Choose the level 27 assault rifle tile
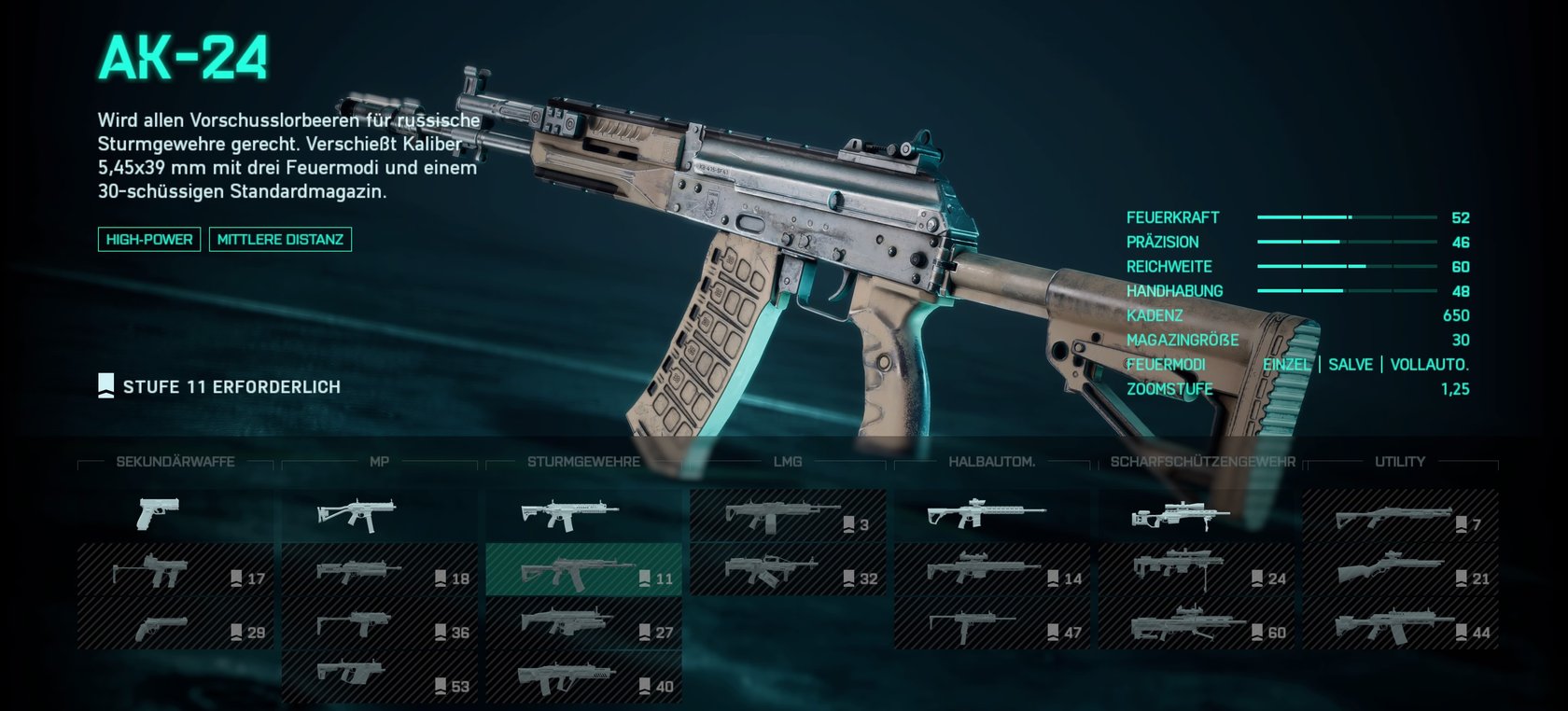The image size is (1568, 711). (583, 623)
